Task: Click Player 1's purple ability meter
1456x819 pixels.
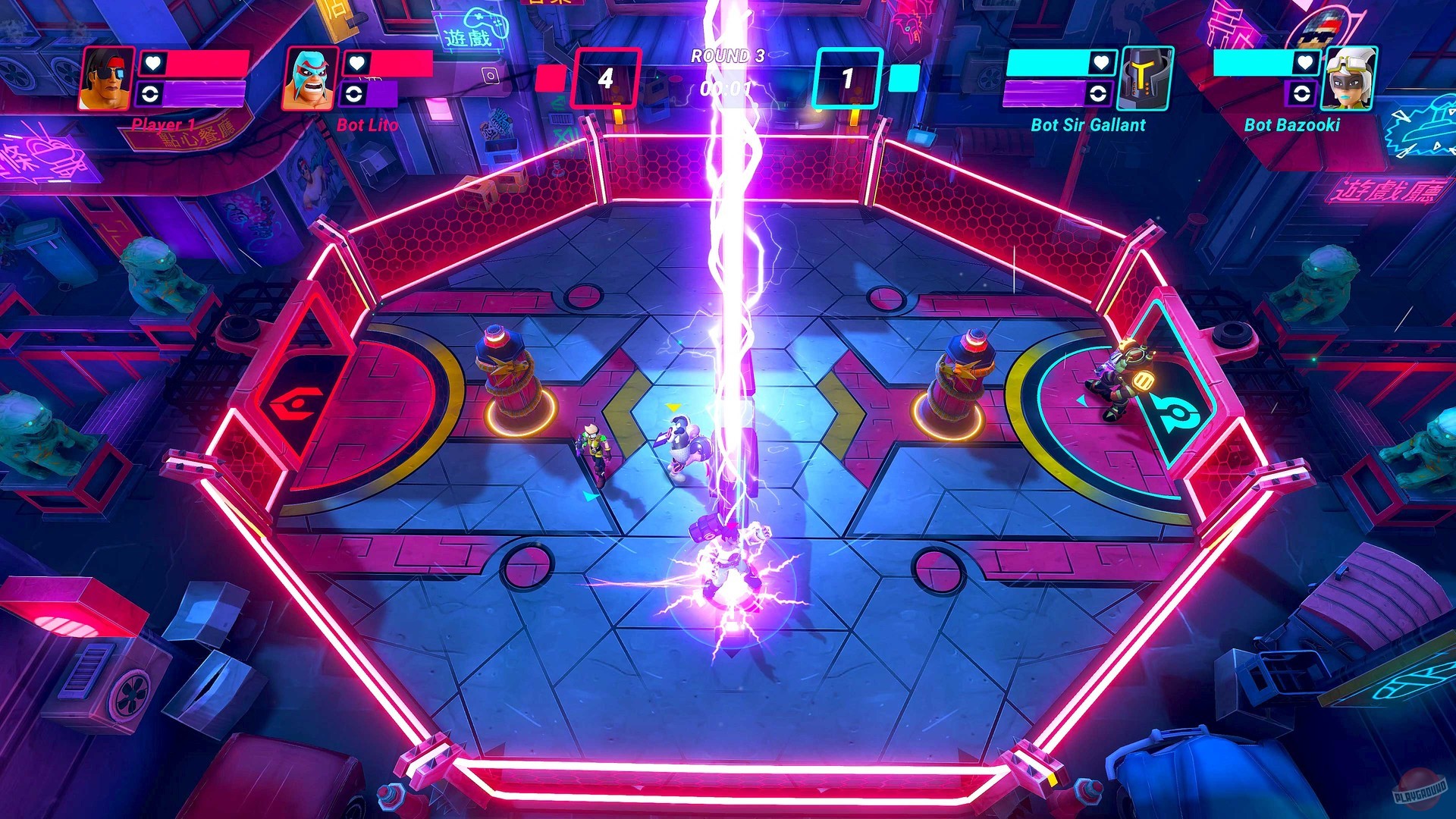Action: tap(203, 96)
